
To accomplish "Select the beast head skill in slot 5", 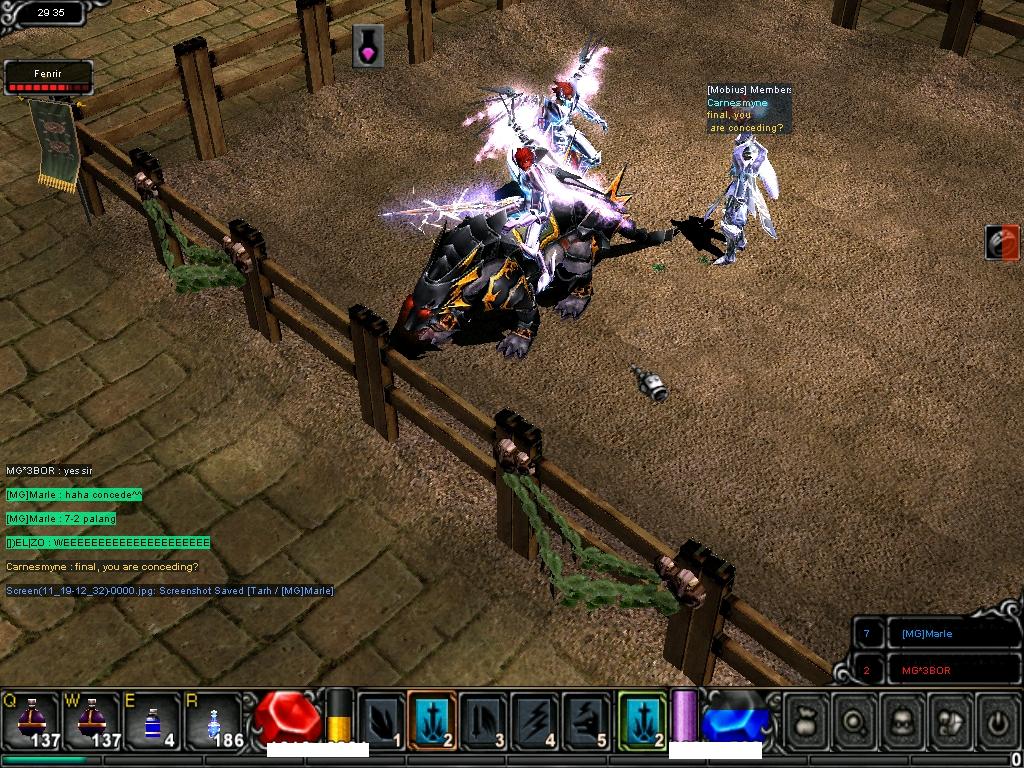I will 585,720.
